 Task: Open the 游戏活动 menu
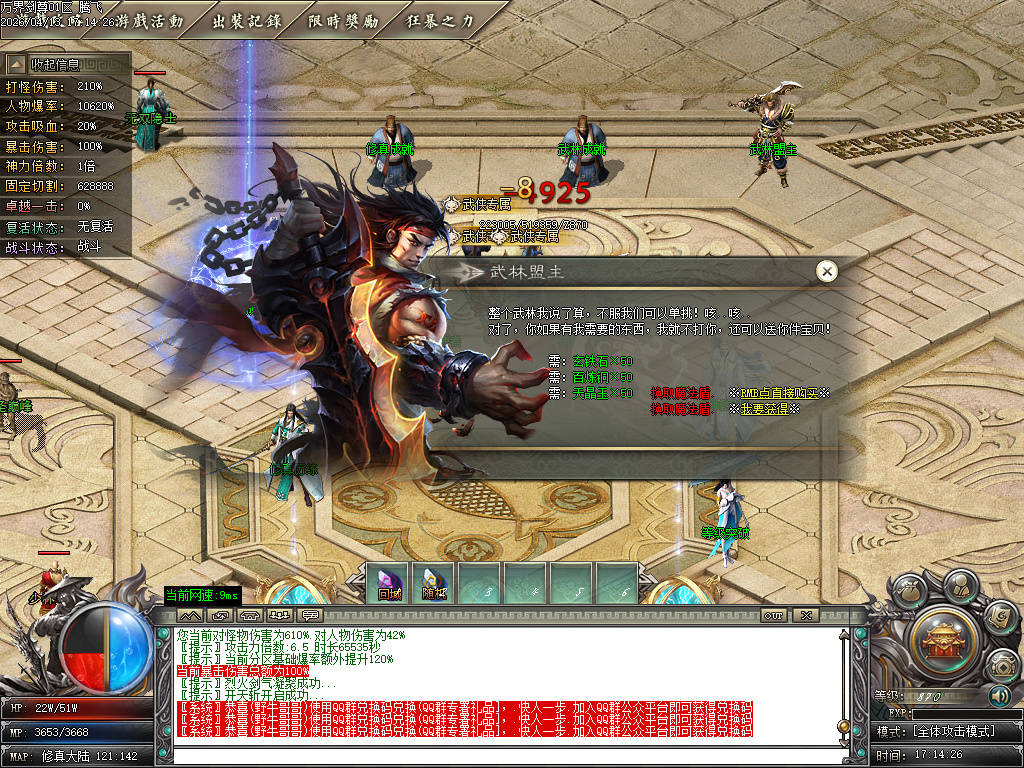click(x=150, y=20)
